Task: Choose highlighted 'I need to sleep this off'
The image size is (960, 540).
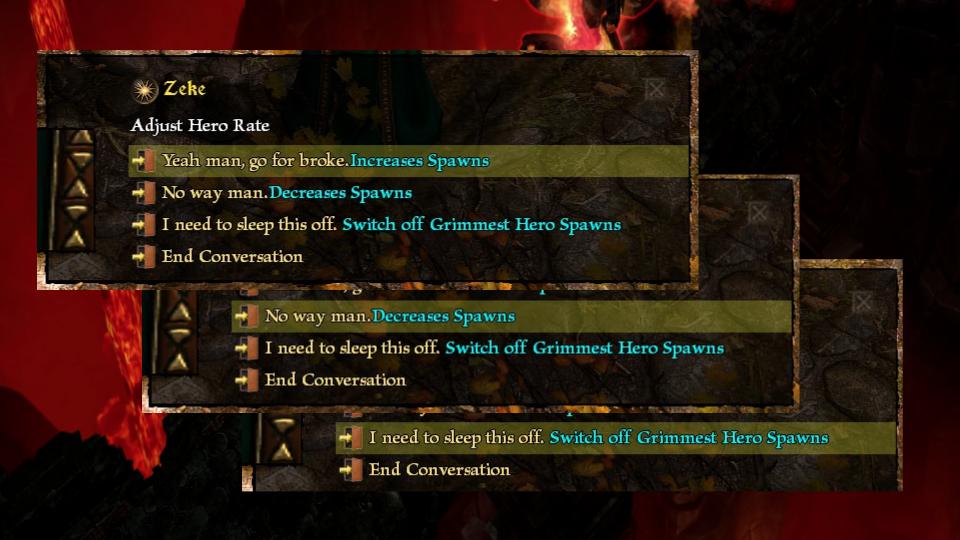Action: [598, 438]
